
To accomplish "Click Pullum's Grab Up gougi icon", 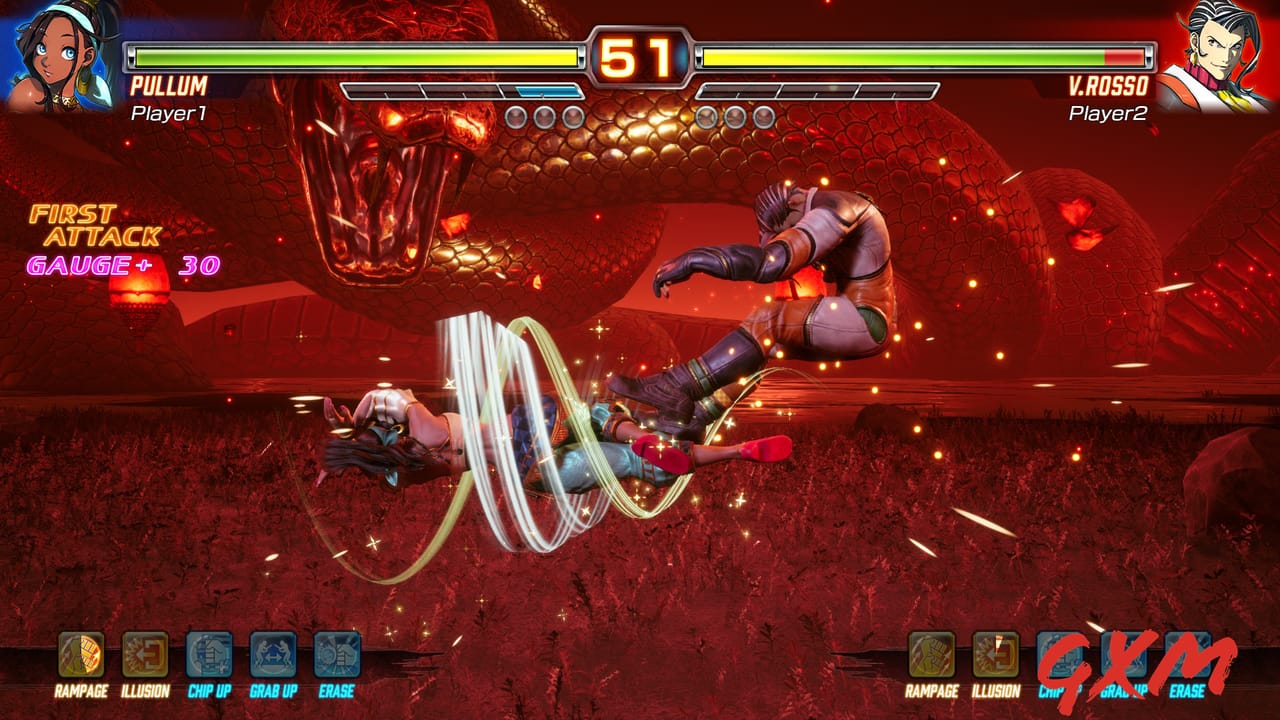I will click(273, 655).
